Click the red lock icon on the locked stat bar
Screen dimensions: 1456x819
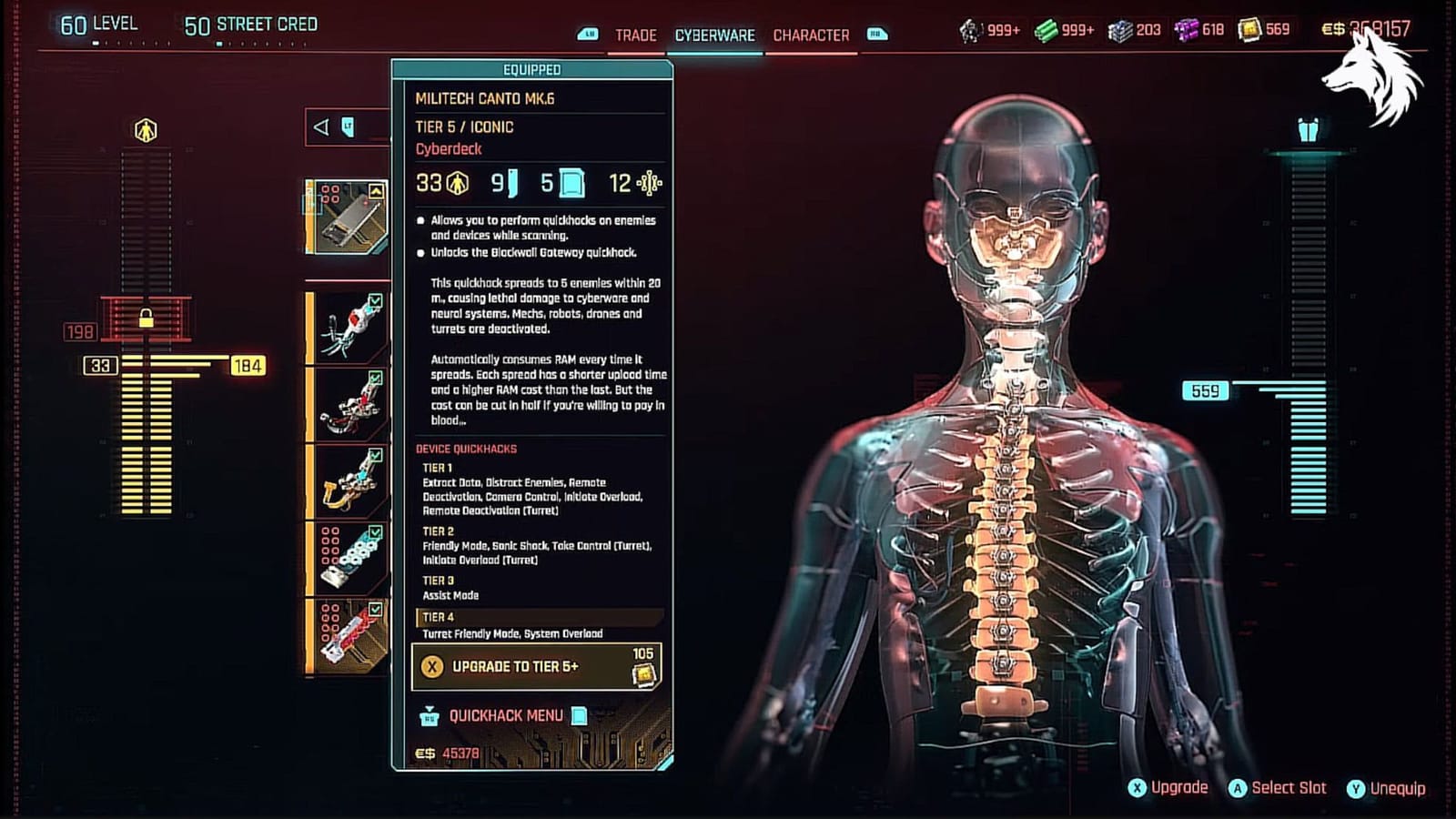pos(145,317)
